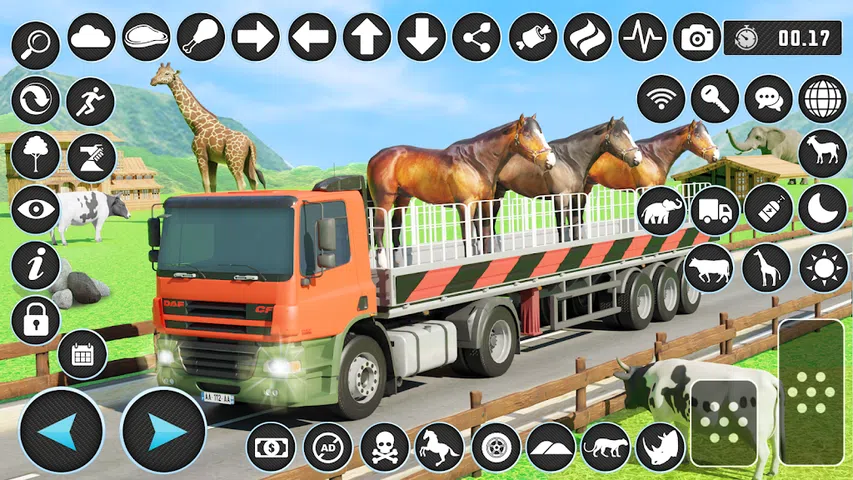Click the key icon button
This screenshot has height=480, width=853.
tap(715, 99)
